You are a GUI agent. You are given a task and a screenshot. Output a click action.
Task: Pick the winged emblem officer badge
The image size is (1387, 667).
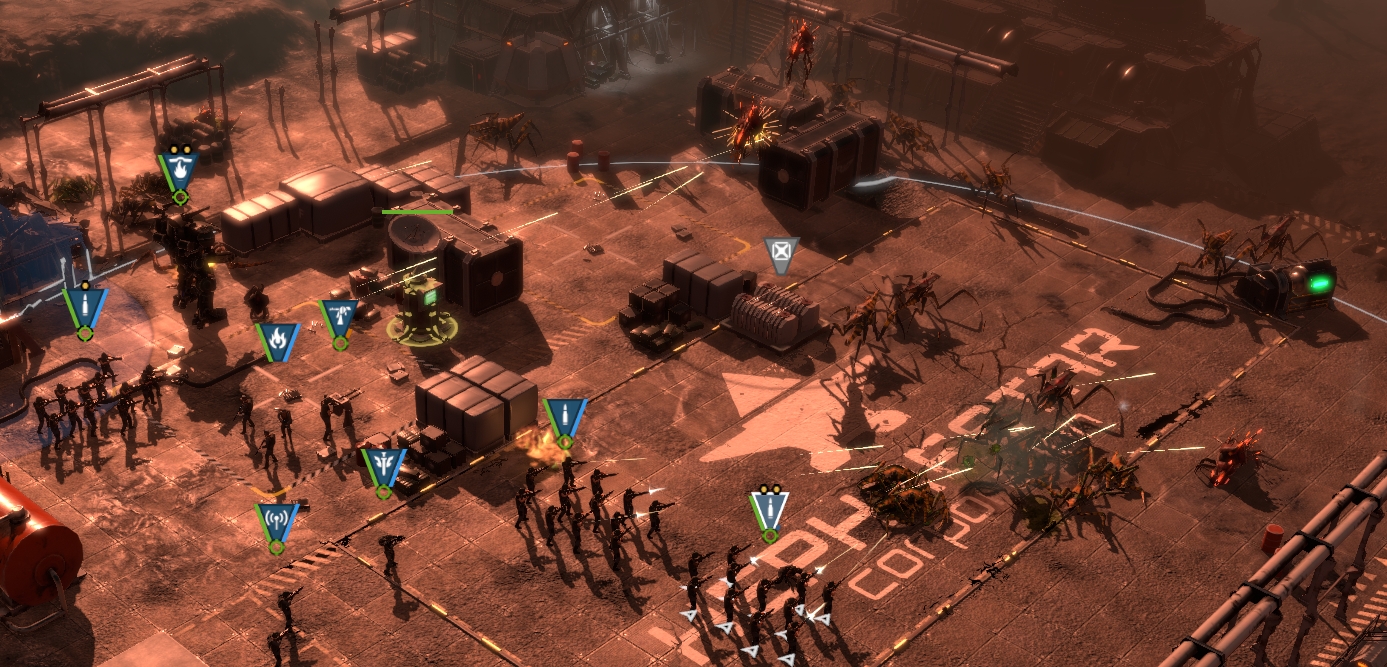click(x=383, y=467)
